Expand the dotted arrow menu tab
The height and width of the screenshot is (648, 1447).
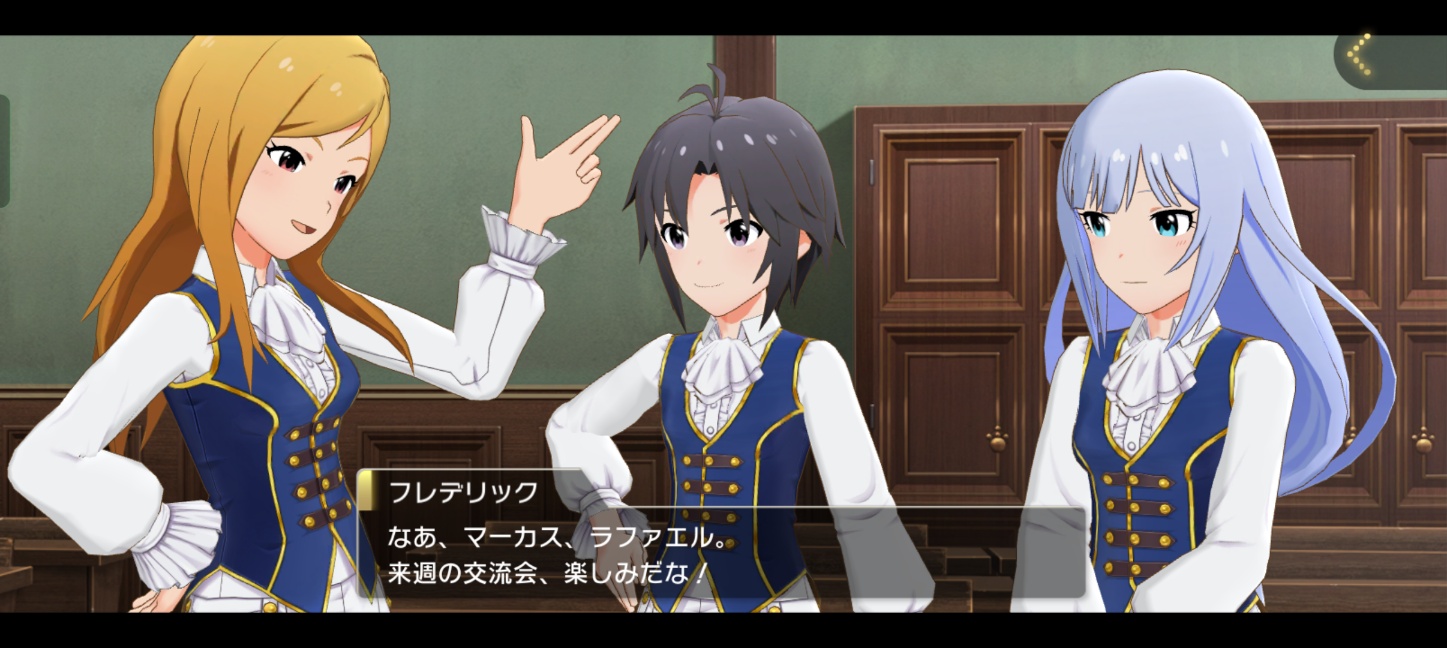[x=1385, y=59]
